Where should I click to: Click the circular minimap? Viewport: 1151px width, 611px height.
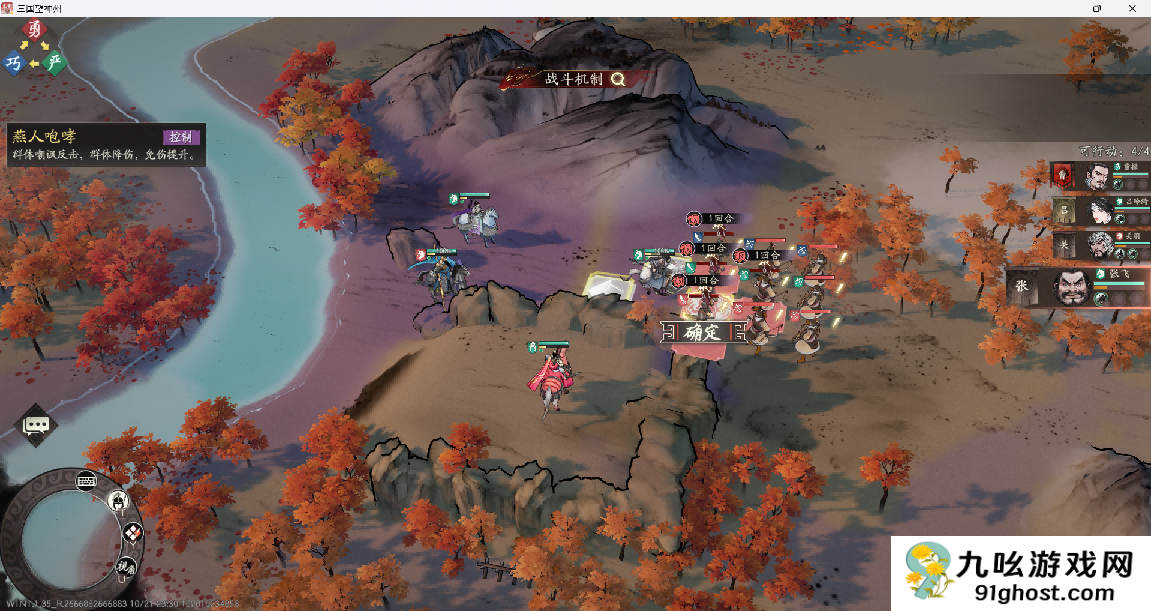[62, 541]
